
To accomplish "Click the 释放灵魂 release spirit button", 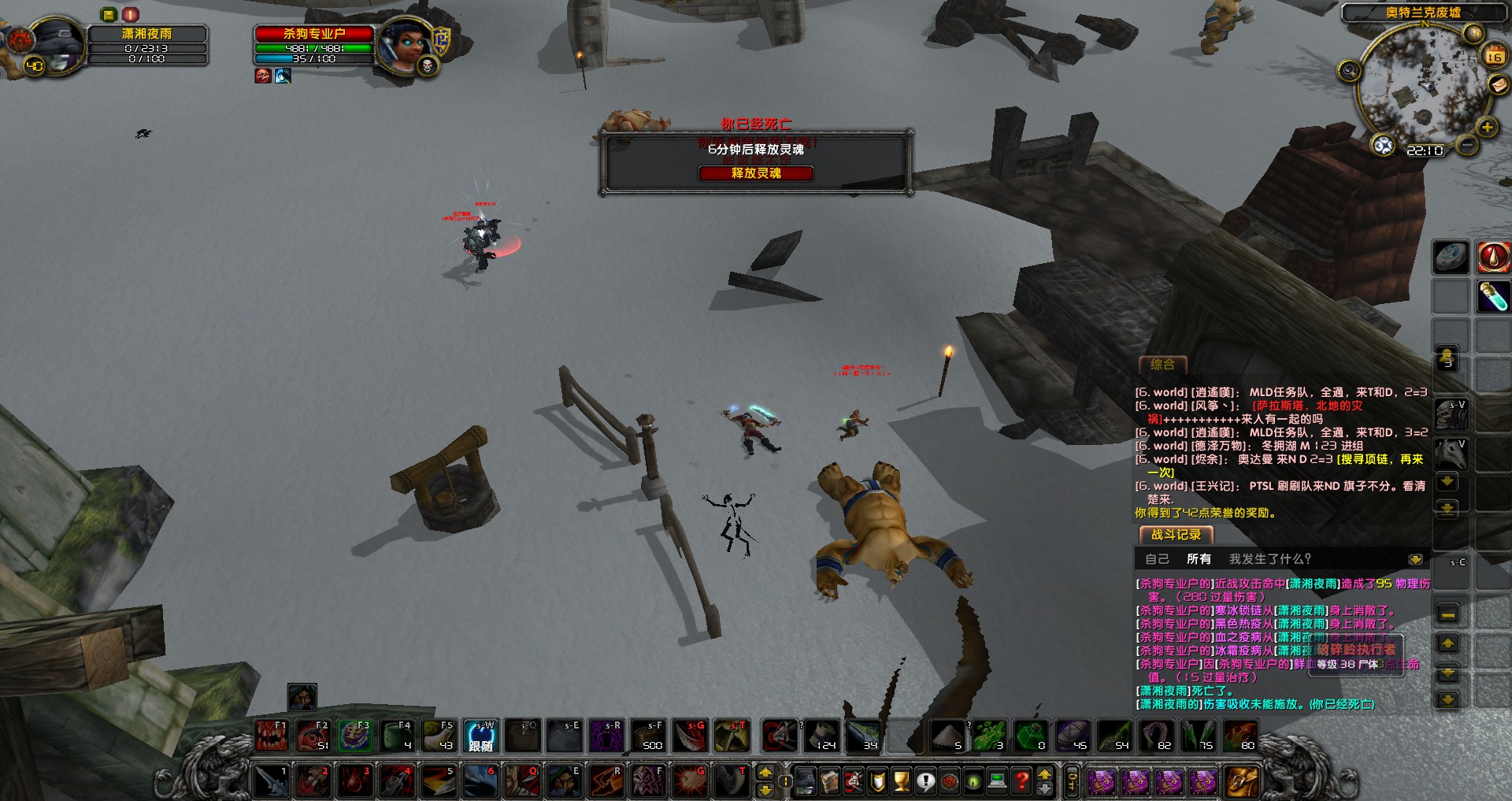I will [755, 173].
